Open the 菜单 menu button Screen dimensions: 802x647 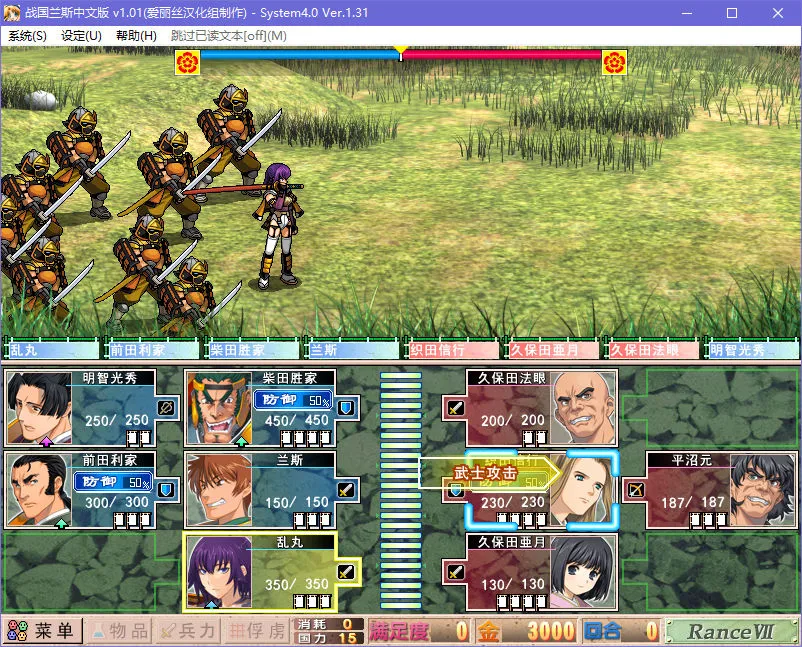tap(42, 631)
